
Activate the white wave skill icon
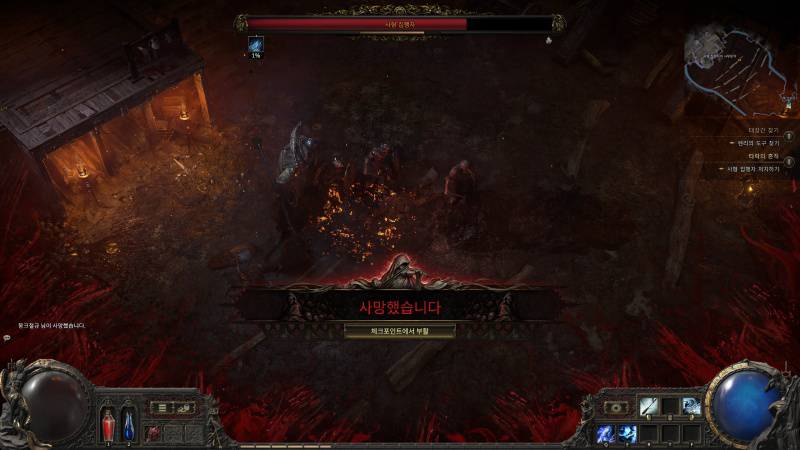691,406
